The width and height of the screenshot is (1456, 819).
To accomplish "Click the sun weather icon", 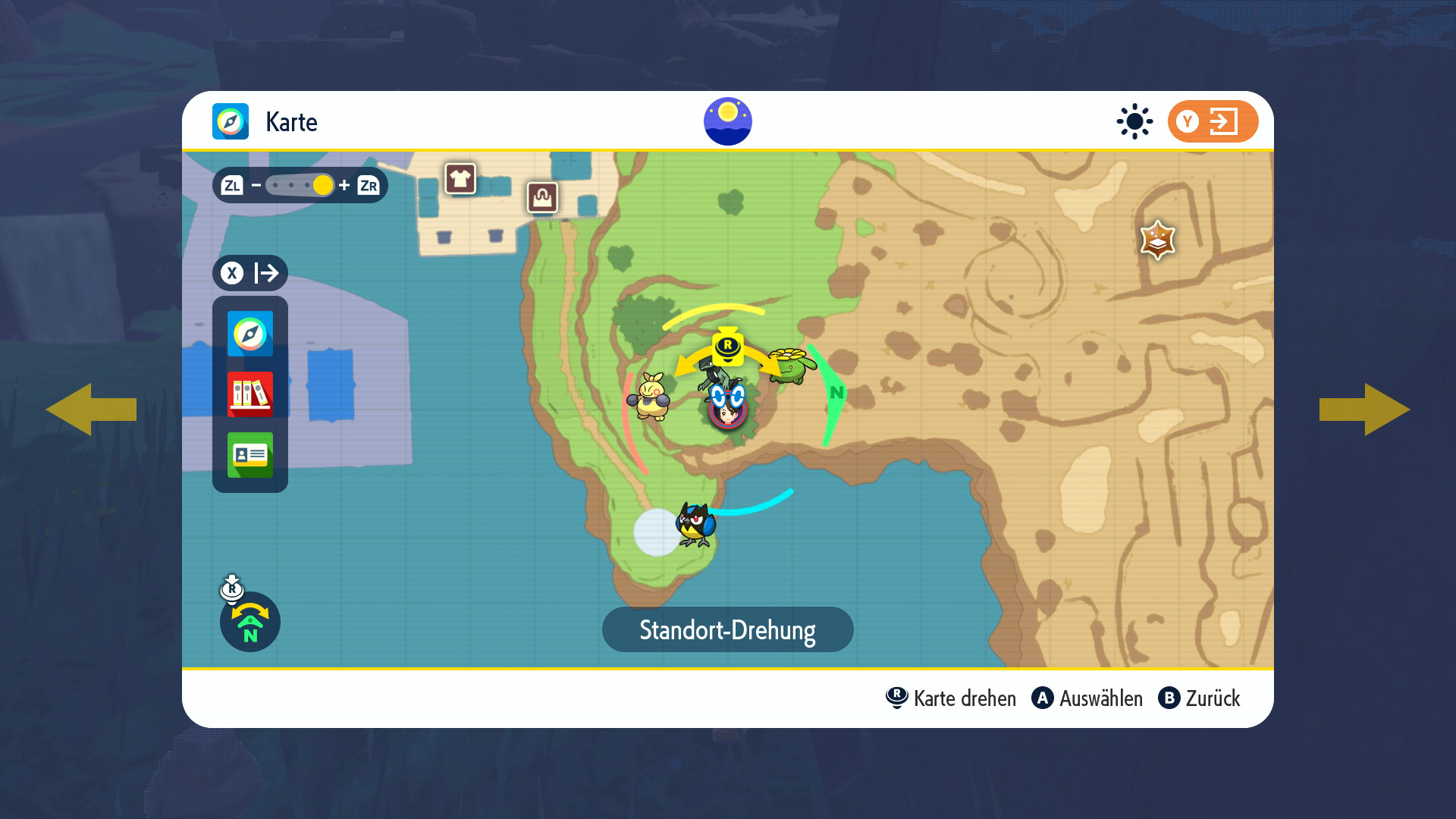I will (1134, 121).
